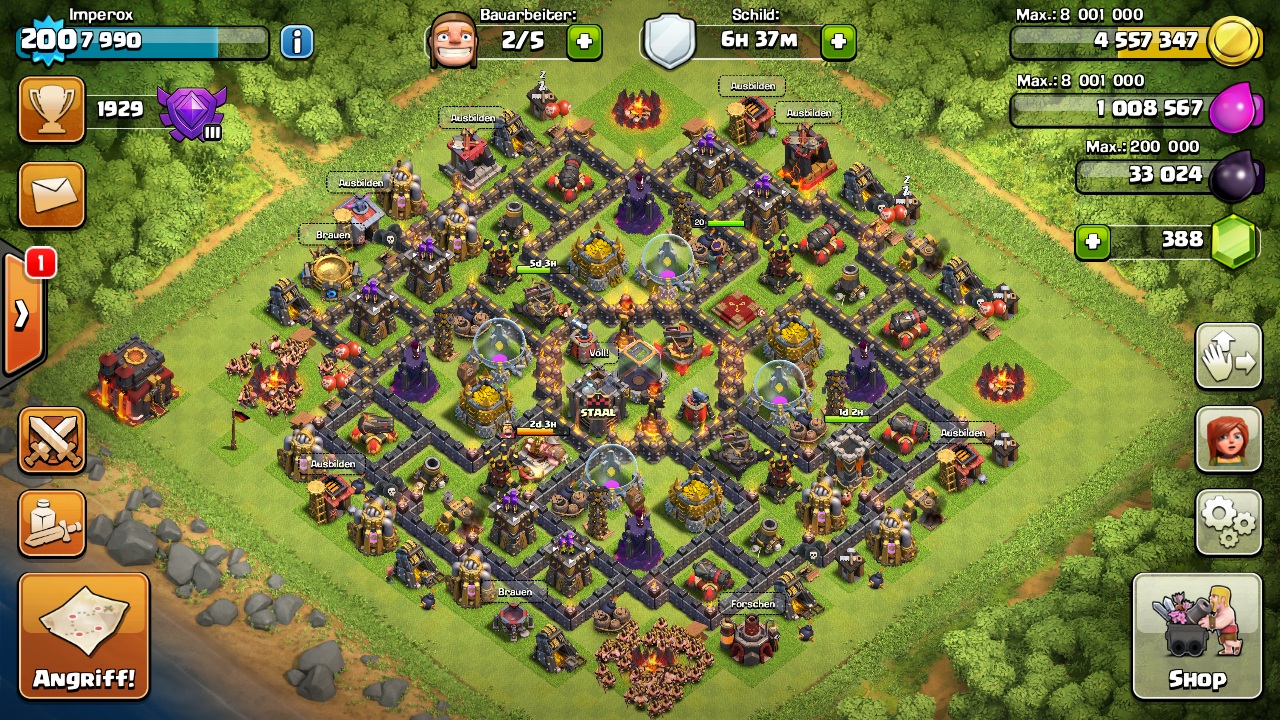Viewport: 1280px width, 720px height.
Task: Expand the orange chat arrow tab
Action: coord(22,314)
